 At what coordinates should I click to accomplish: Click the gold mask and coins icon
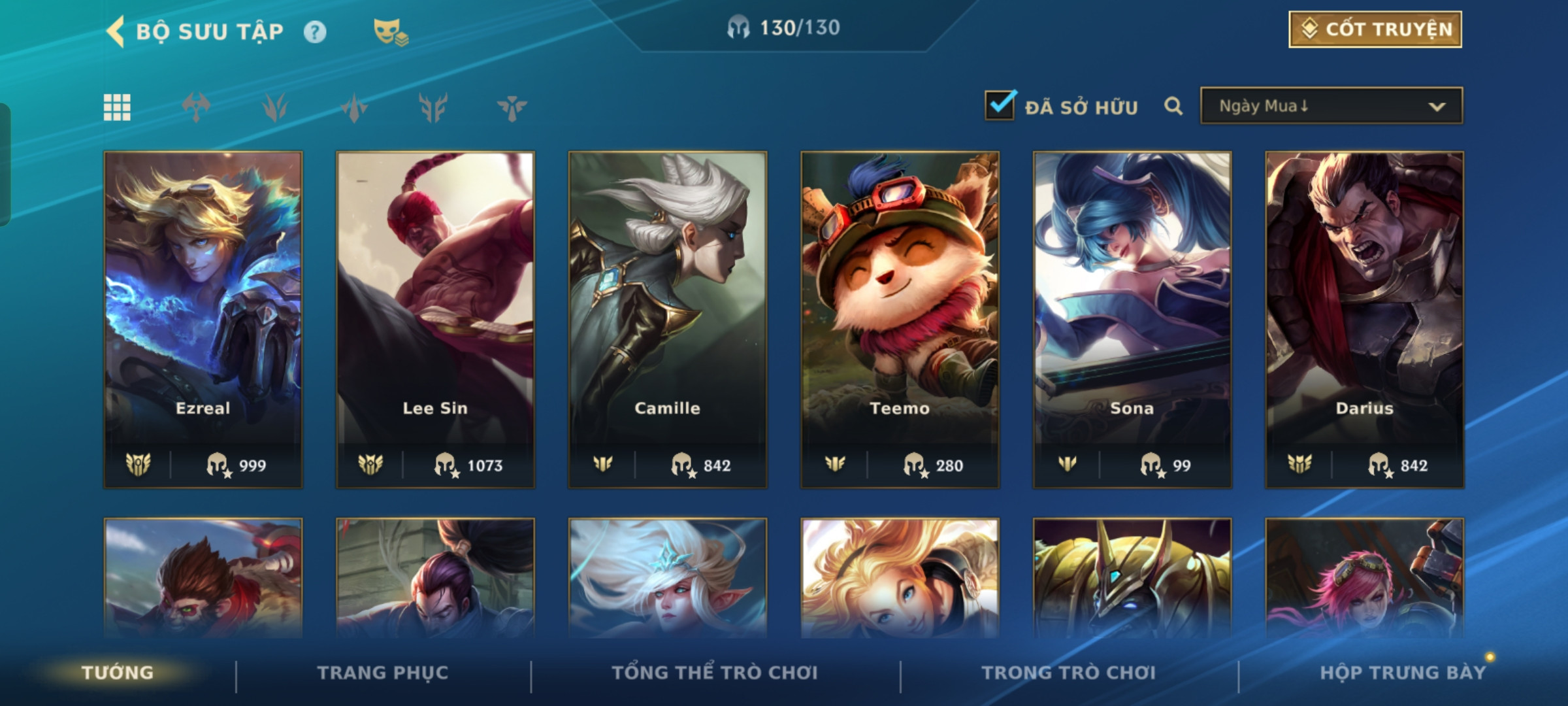[390, 31]
